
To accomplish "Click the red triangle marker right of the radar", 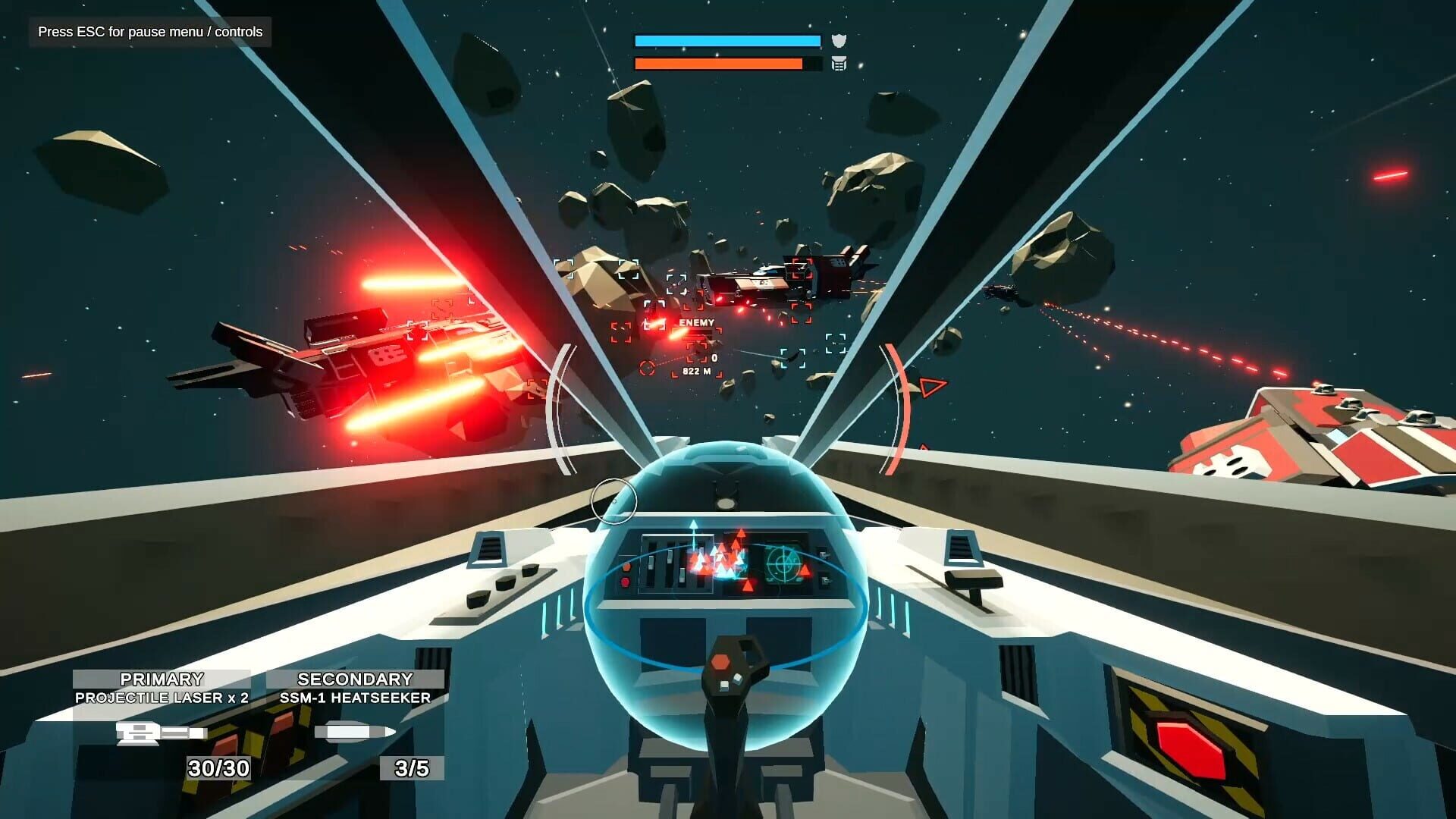I will pyautogui.click(x=805, y=570).
